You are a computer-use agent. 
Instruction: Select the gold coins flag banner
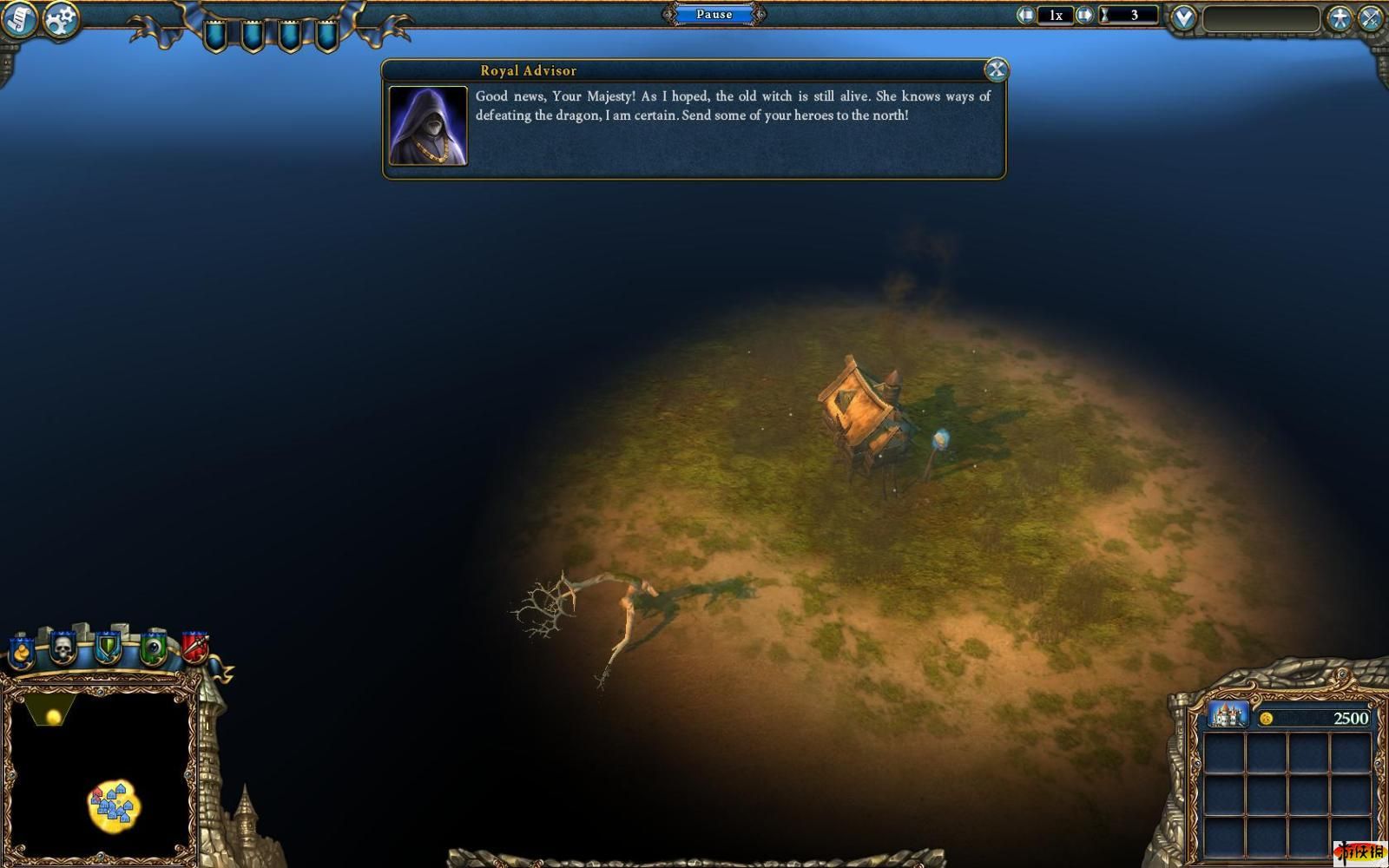click(x=21, y=651)
